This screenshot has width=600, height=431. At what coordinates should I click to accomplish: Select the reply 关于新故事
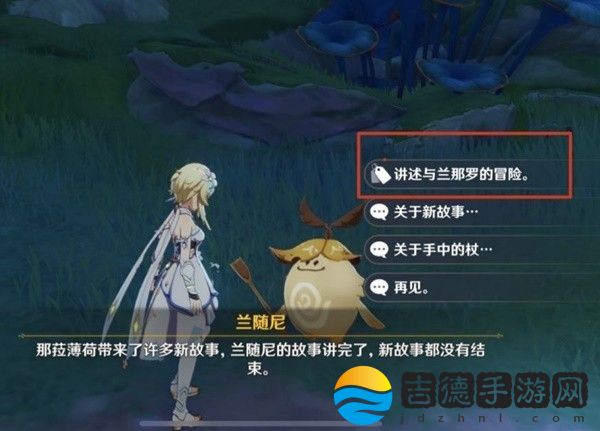pyautogui.click(x=438, y=212)
